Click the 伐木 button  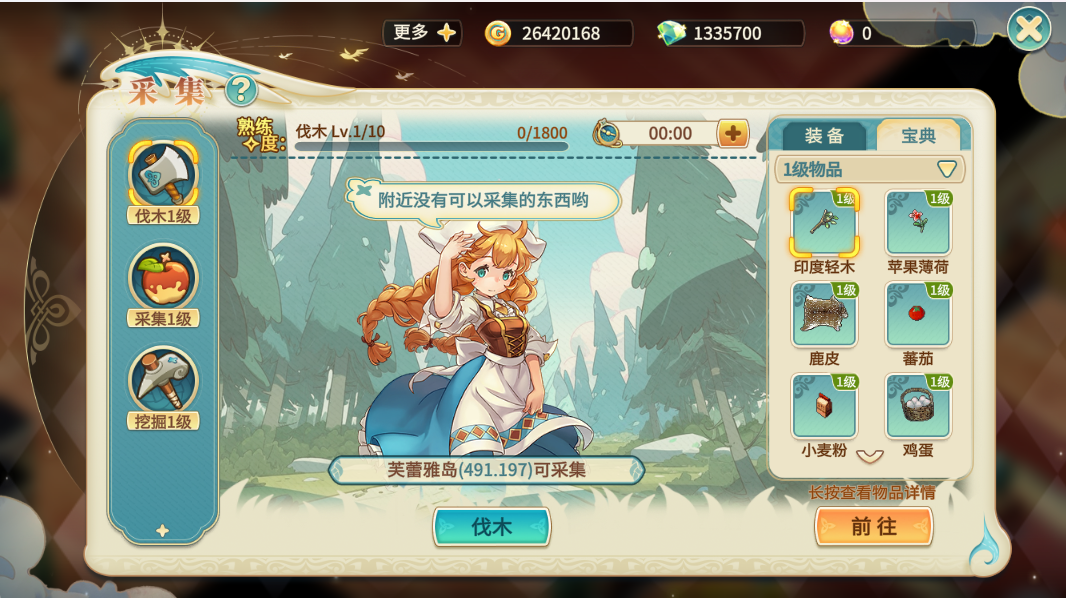(491, 527)
